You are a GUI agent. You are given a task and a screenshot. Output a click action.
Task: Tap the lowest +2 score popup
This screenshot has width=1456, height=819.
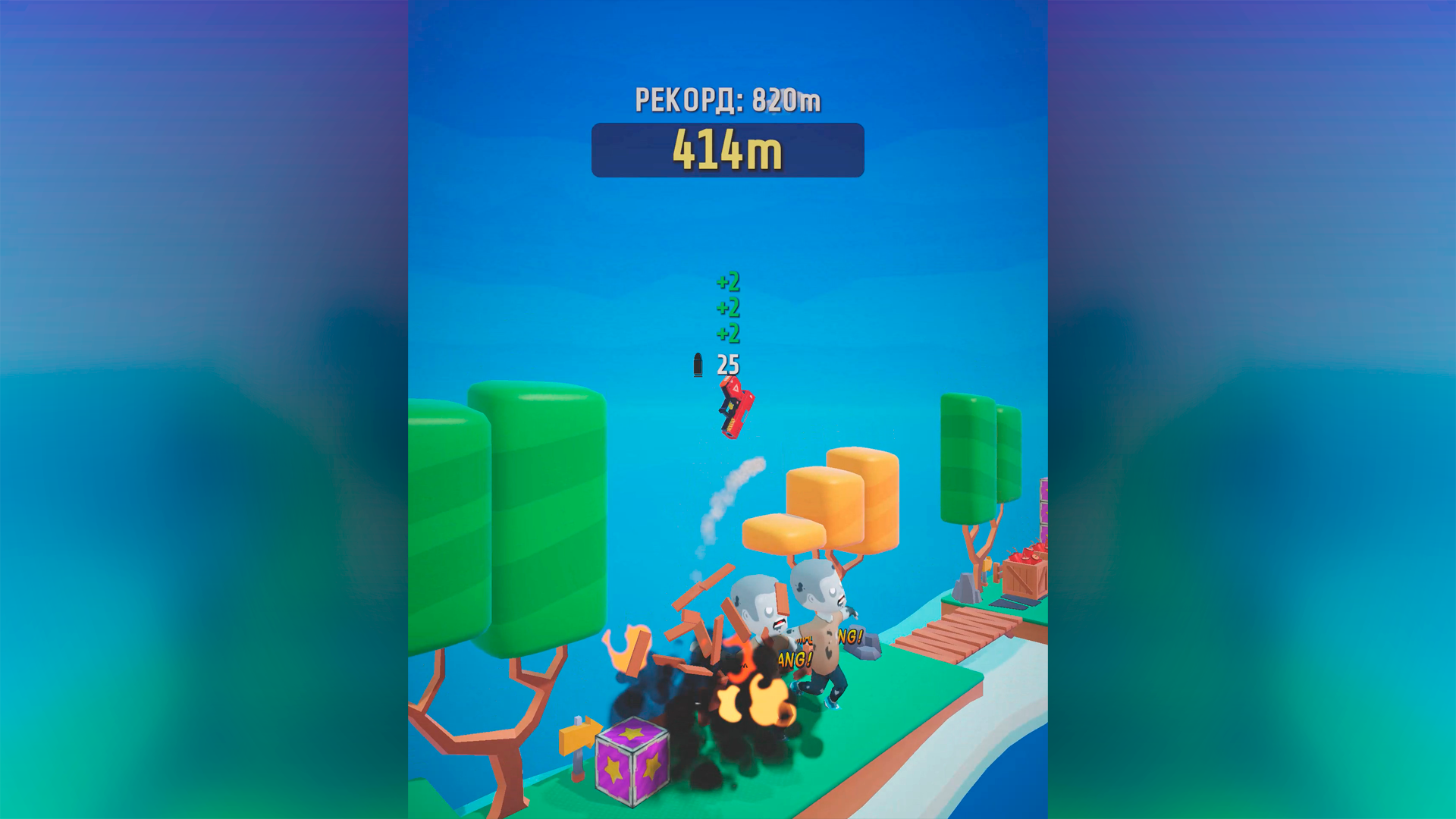730,332
